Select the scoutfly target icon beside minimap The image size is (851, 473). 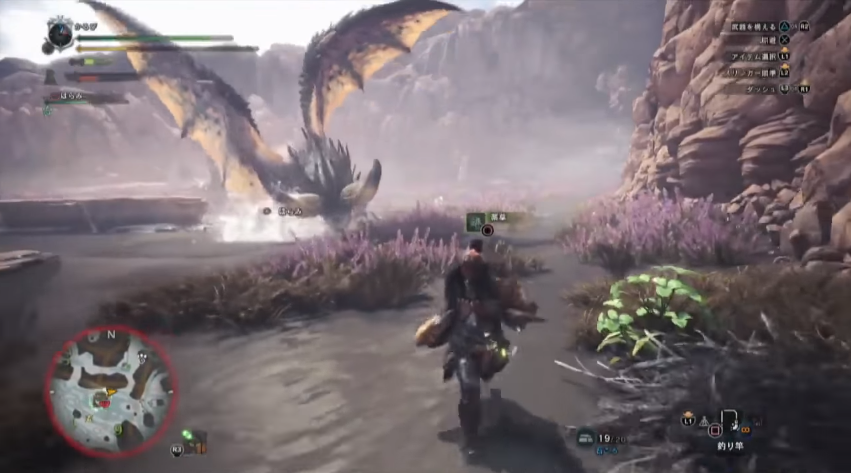click(x=188, y=436)
